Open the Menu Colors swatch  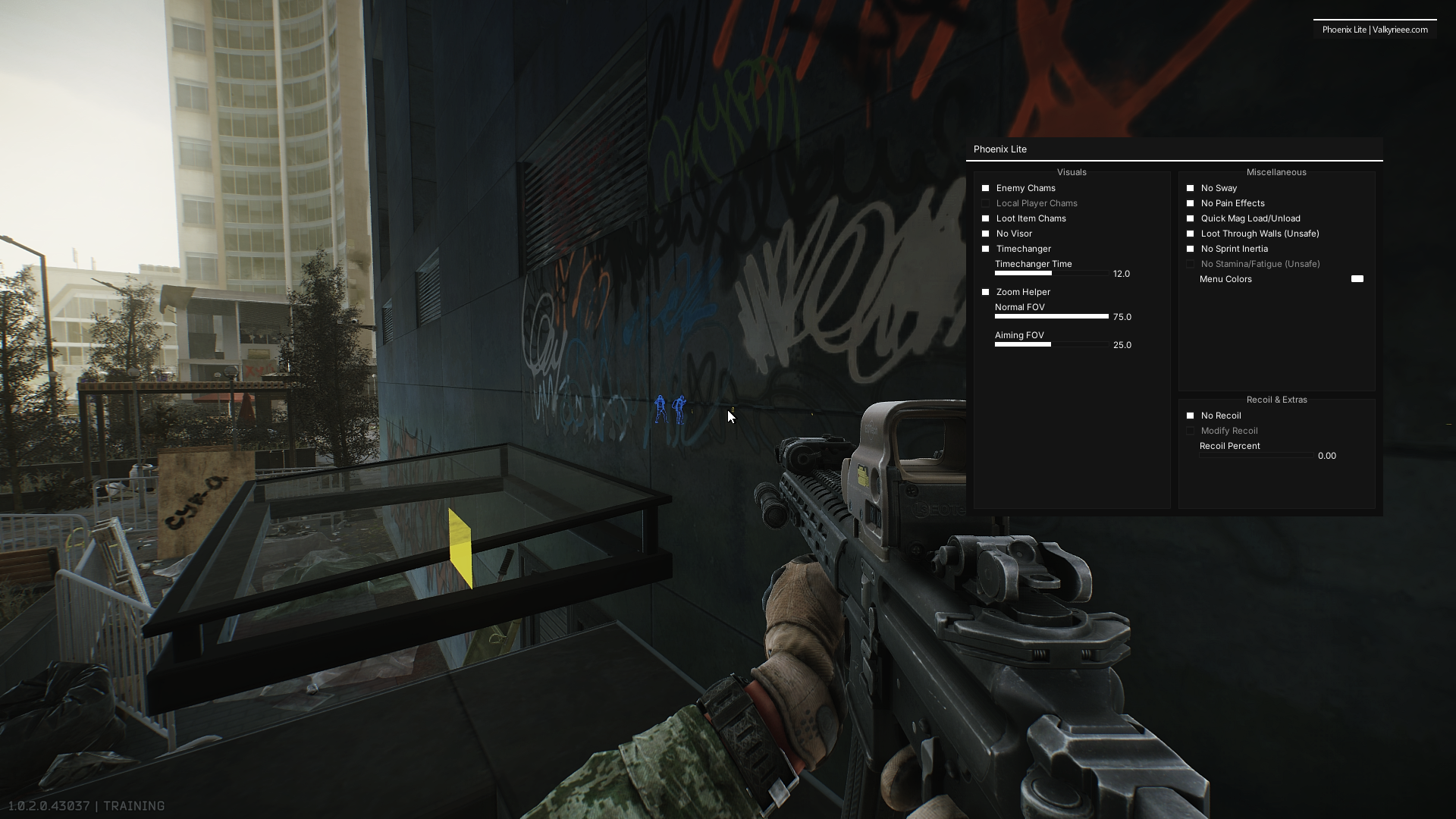coord(1357,279)
